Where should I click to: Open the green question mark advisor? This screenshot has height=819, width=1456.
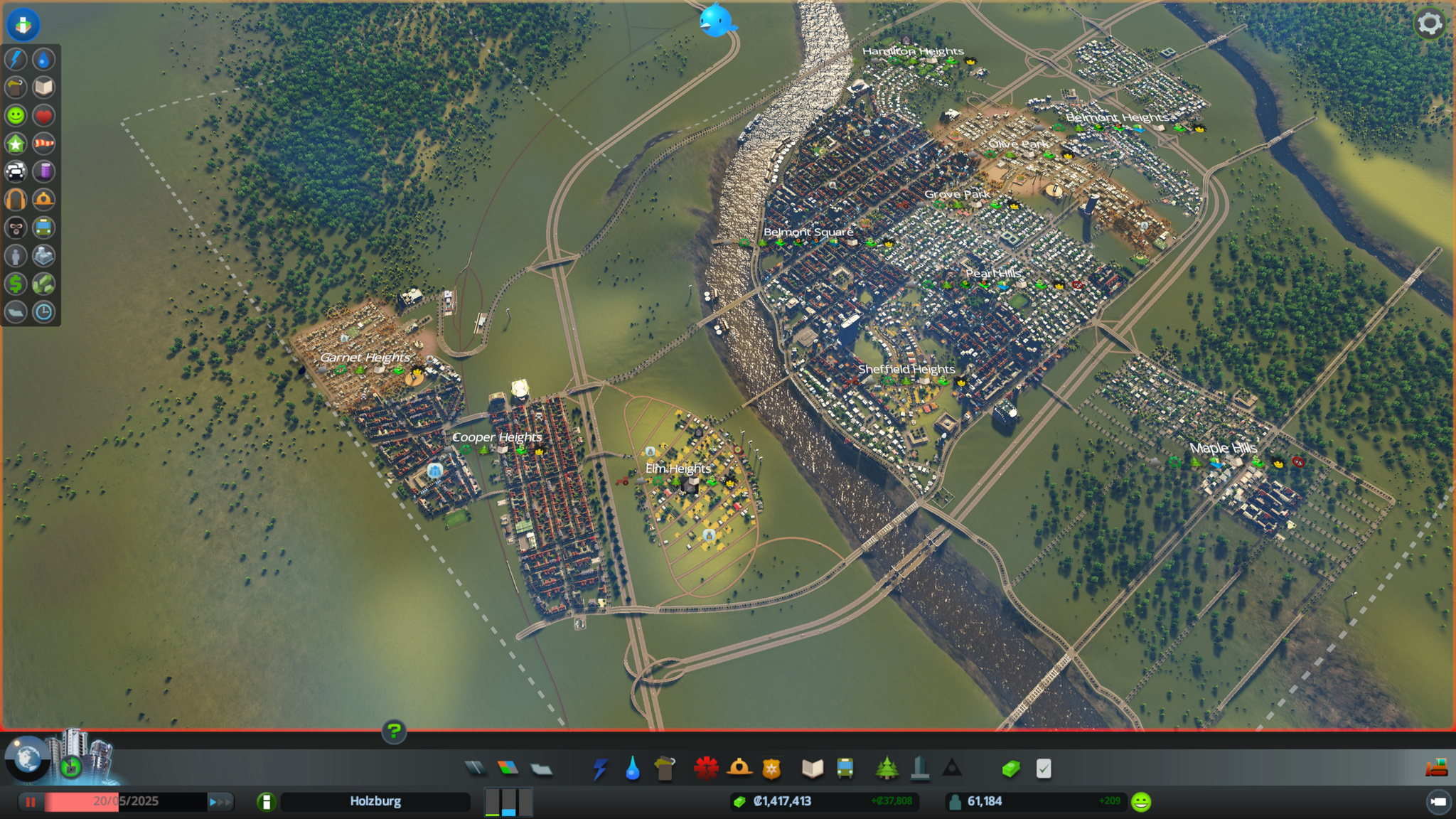(x=394, y=731)
